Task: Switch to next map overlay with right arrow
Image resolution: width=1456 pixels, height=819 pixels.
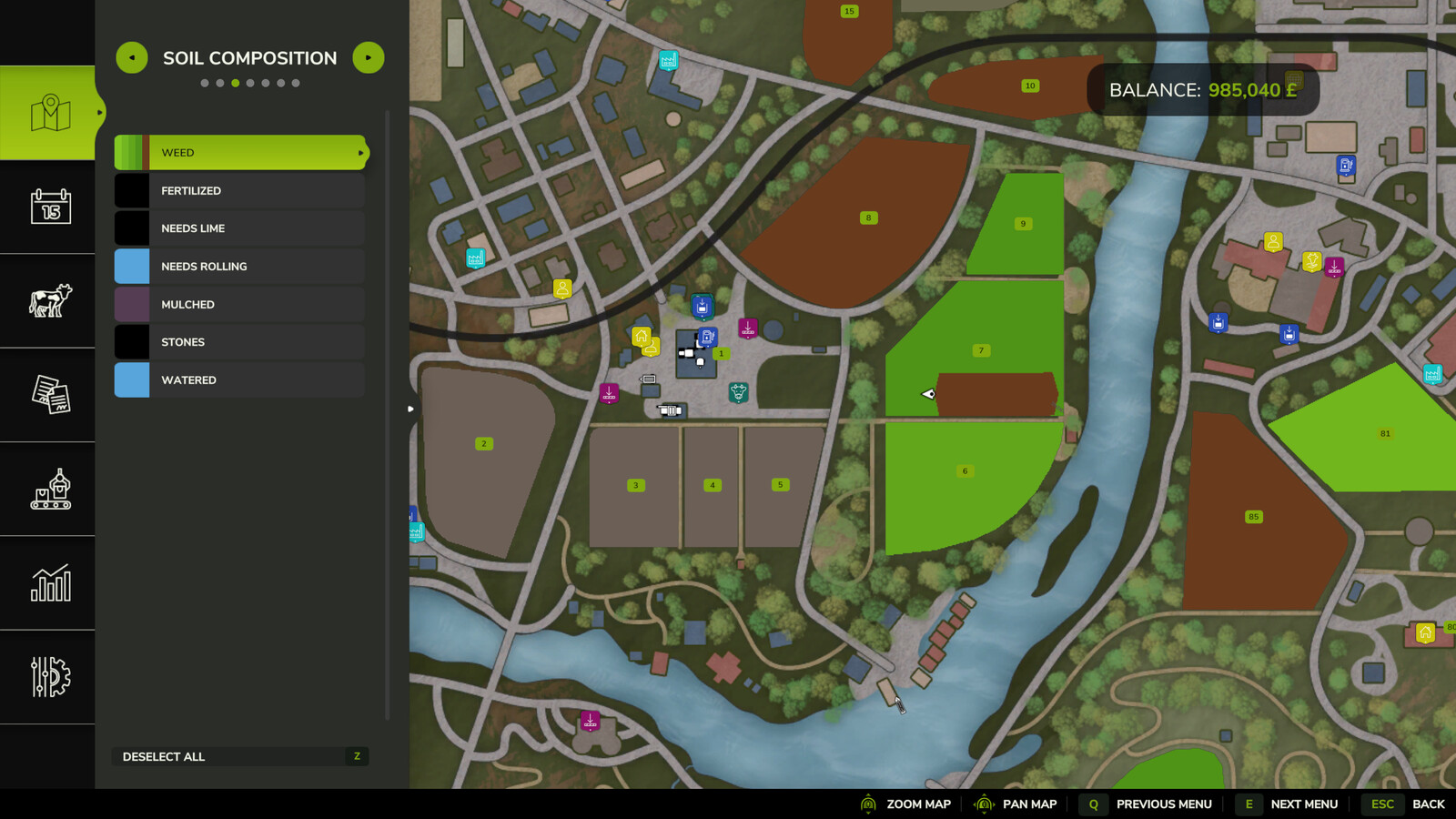Action: coord(369,58)
